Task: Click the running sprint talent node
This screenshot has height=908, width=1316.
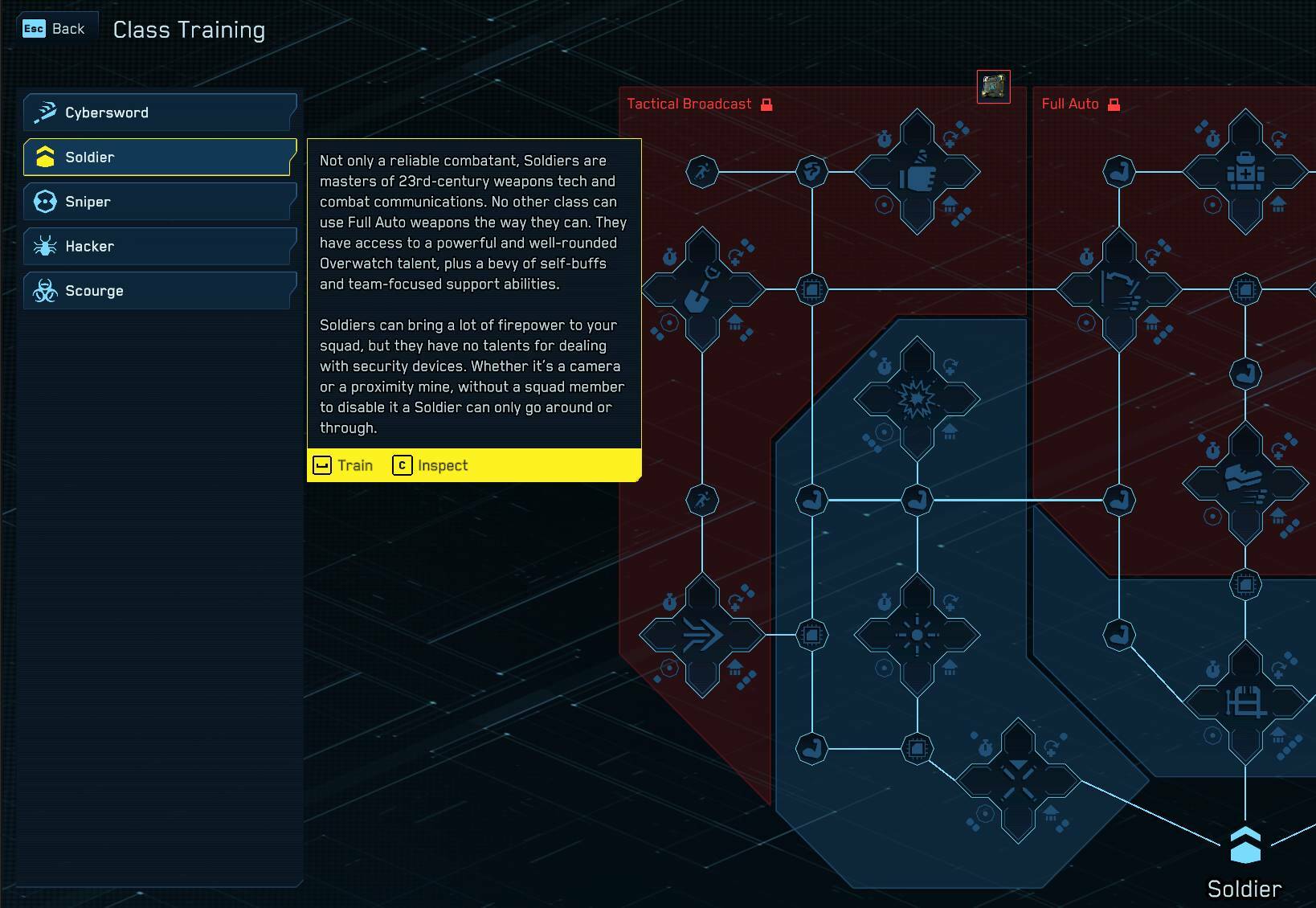Action: pos(702,171)
